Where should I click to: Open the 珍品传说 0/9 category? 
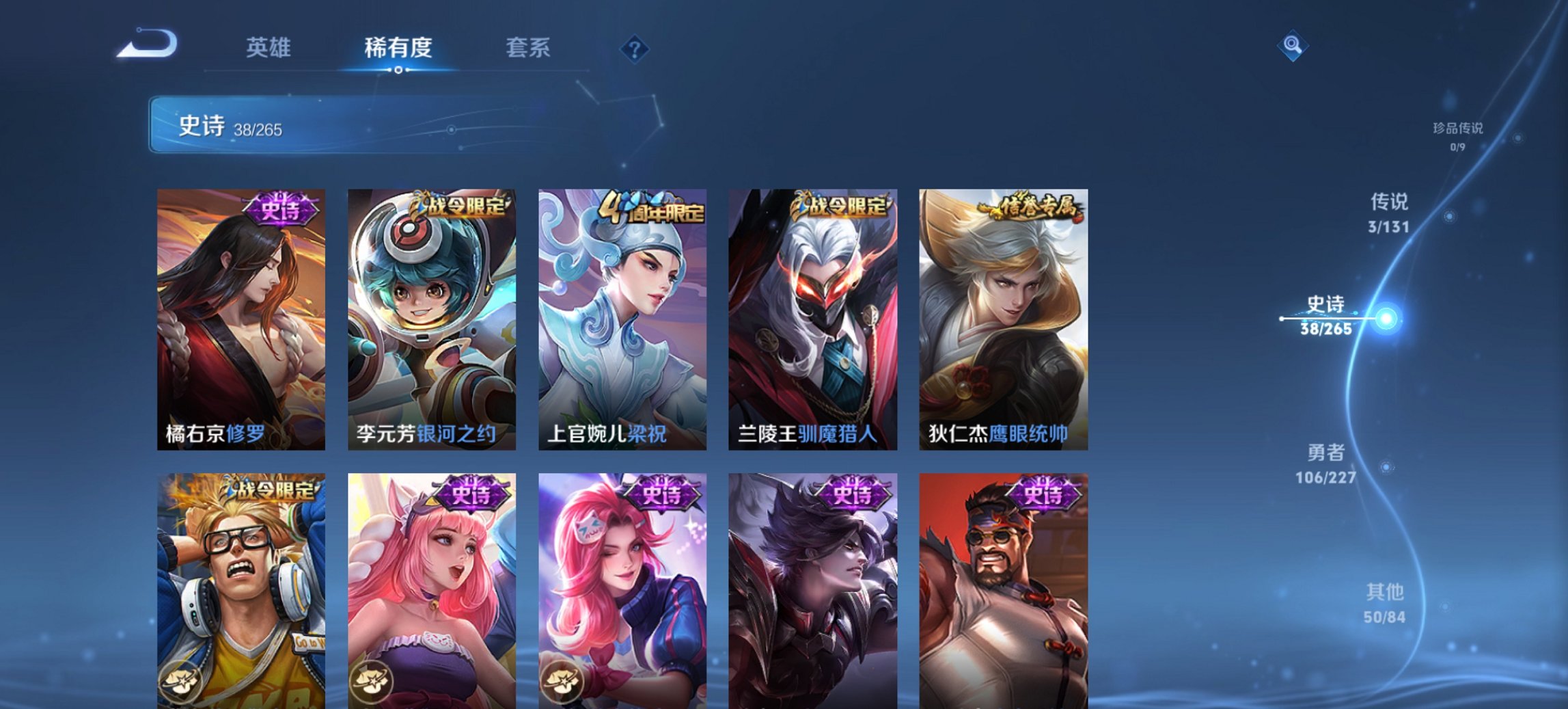pos(1457,135)
